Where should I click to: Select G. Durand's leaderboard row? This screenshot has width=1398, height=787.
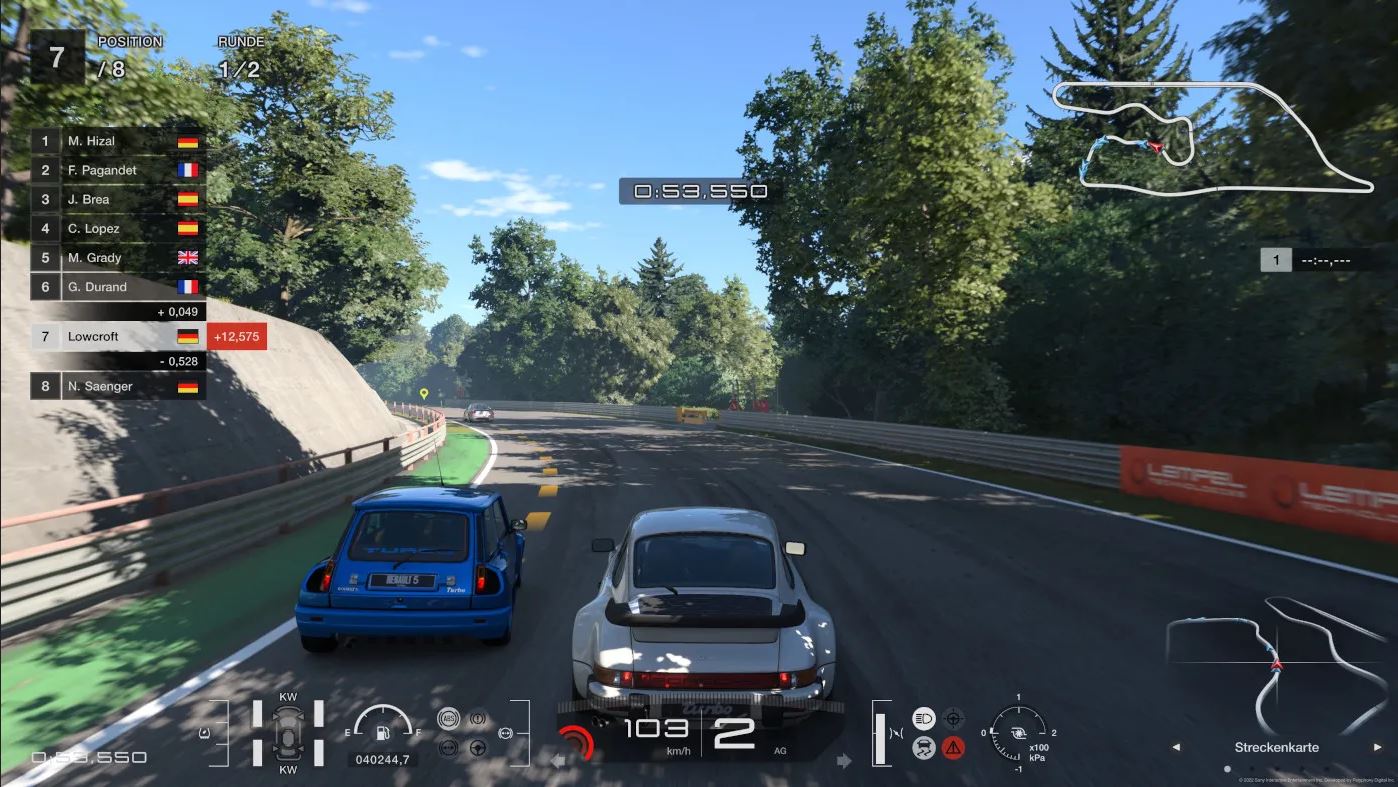pyautogui.click(x=118, y=286)
